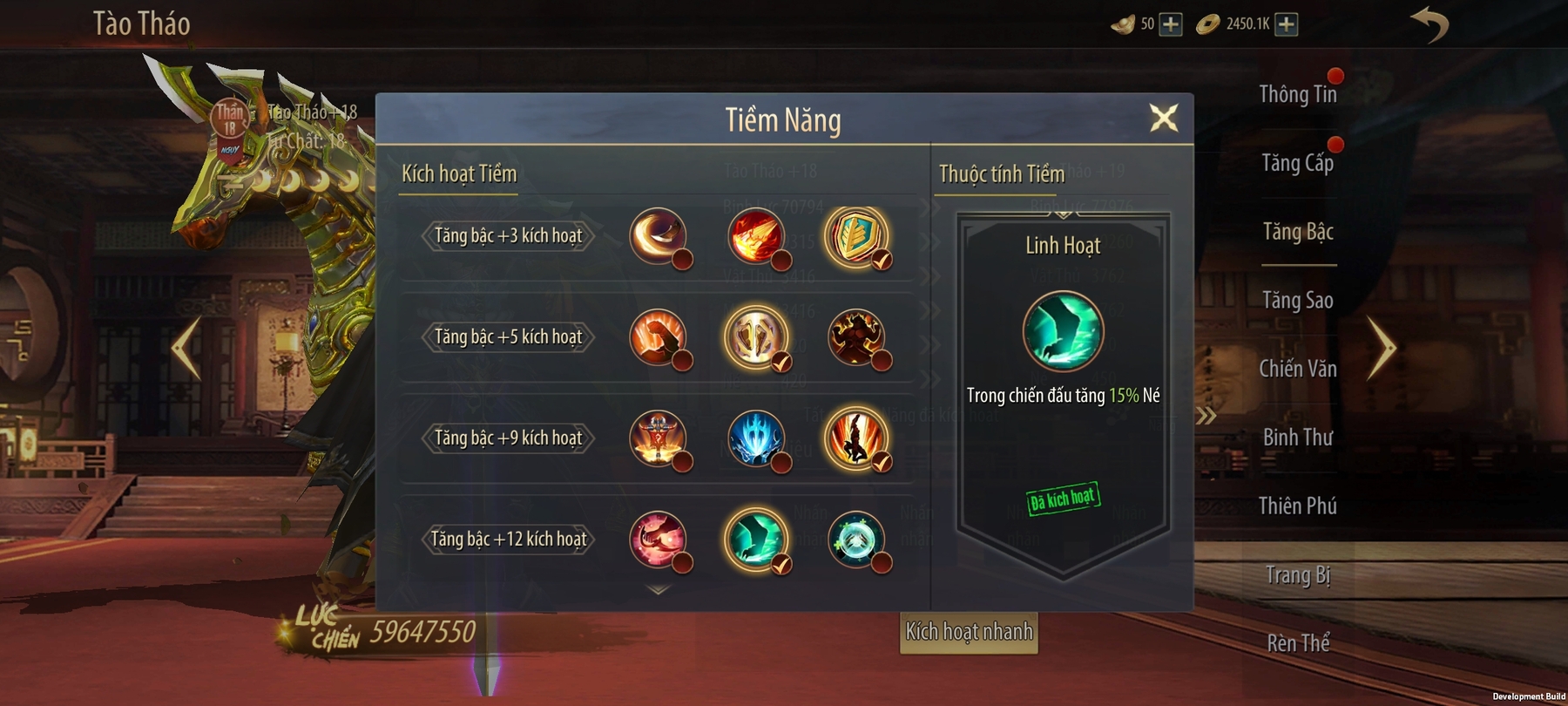Expand the potential list with the down arrow
This screenshot has width=1568, height=706.
coord(659,590)
